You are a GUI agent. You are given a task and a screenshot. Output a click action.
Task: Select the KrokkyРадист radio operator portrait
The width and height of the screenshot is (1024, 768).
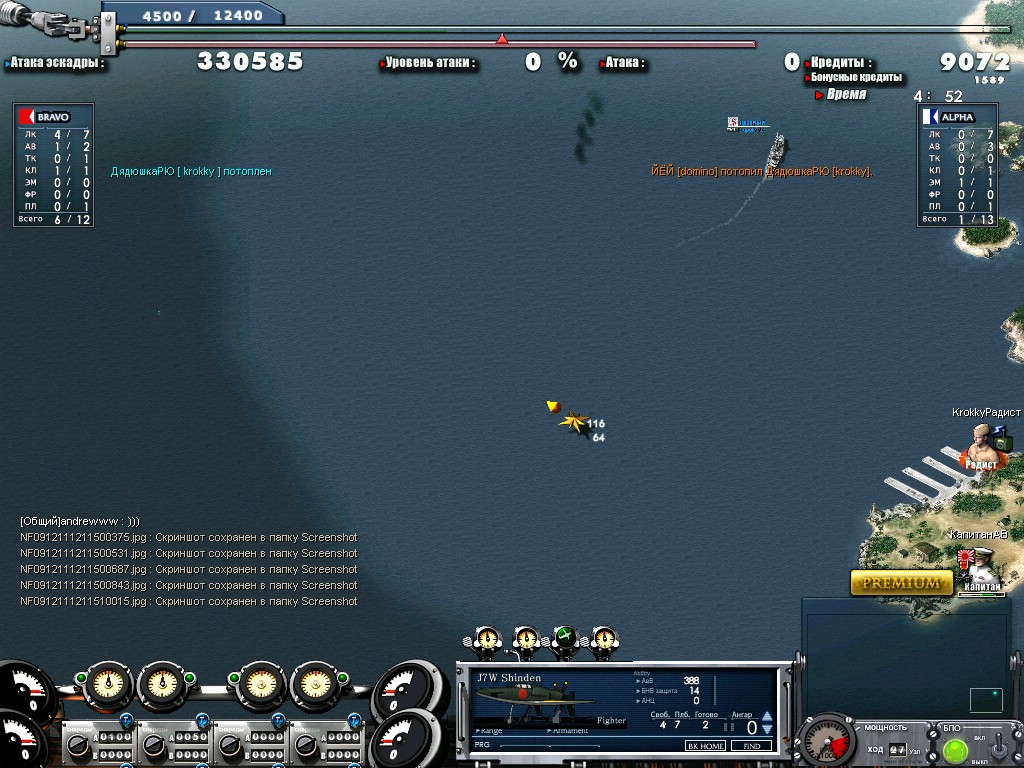tap(981, 445)
